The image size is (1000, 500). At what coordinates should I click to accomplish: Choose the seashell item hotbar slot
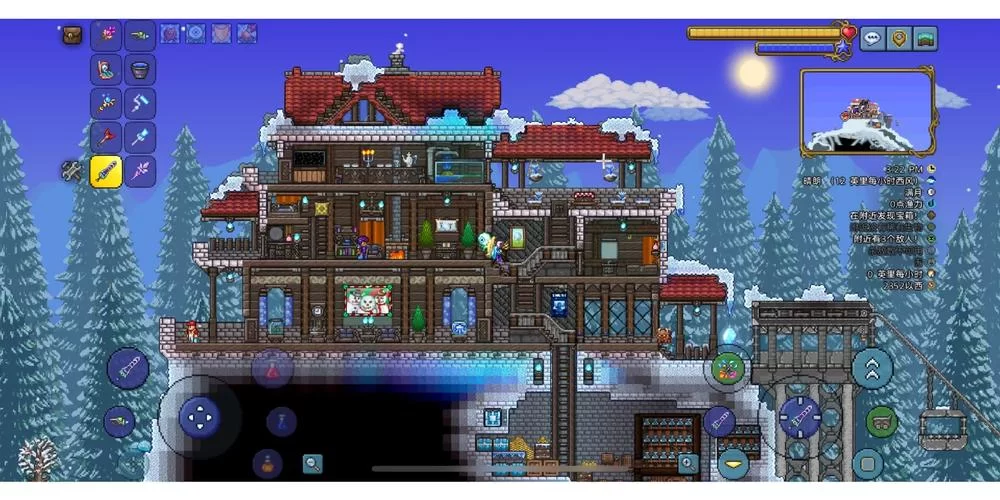coord(106,69)
